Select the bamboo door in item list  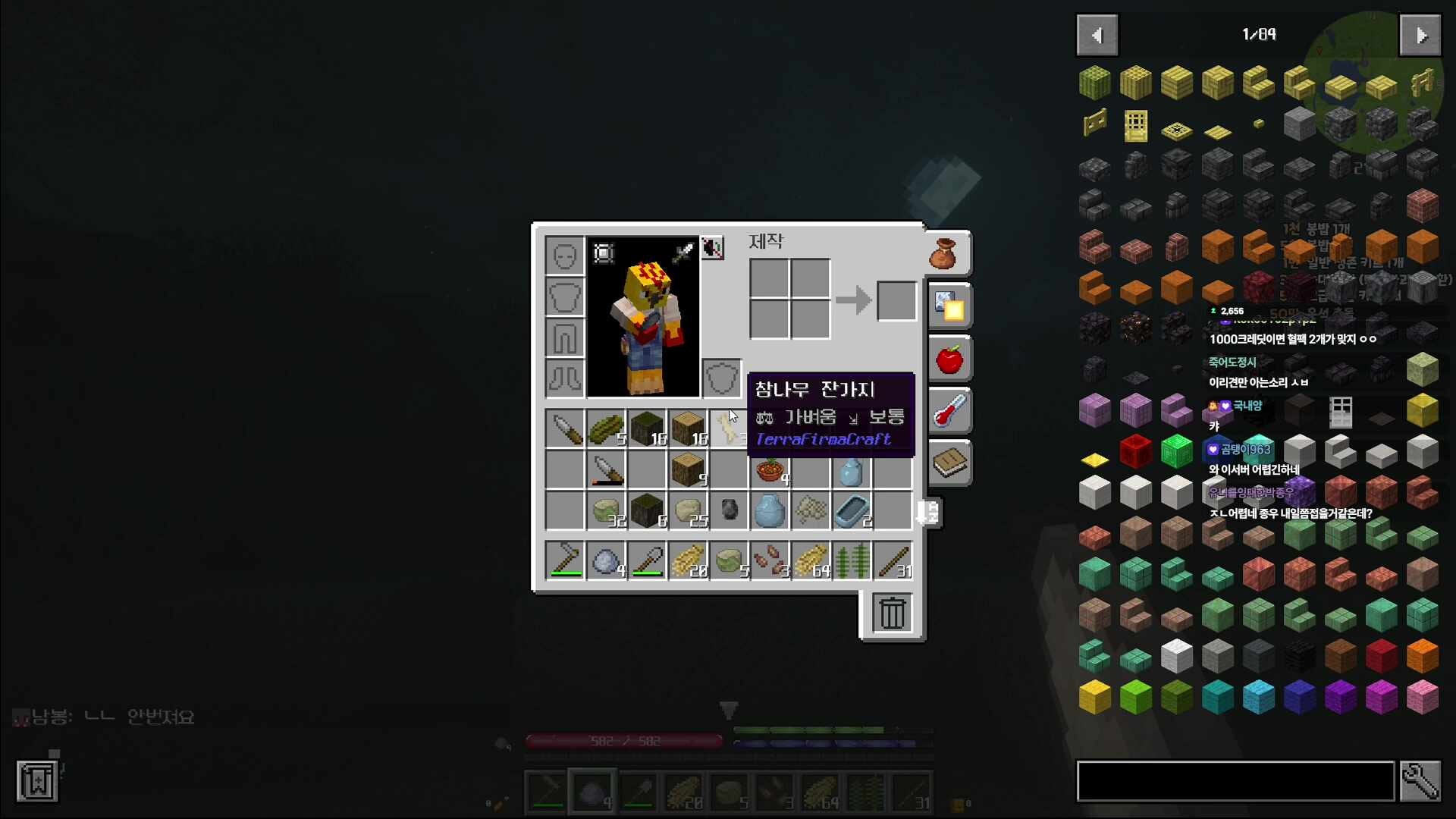pyautogui.click(x=1135, y=124)
